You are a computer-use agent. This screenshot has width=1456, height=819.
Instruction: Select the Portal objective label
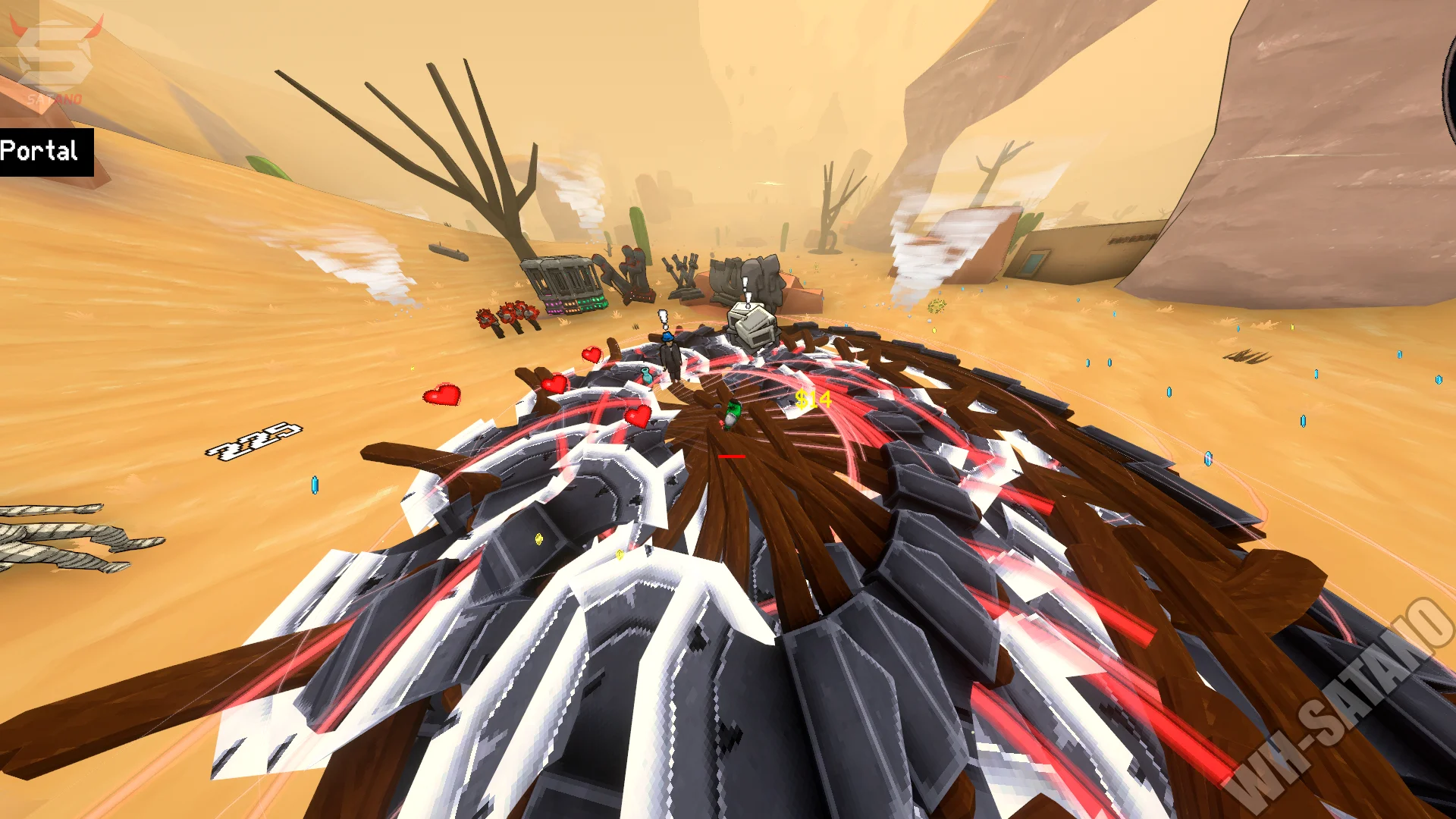coord(42,152)
